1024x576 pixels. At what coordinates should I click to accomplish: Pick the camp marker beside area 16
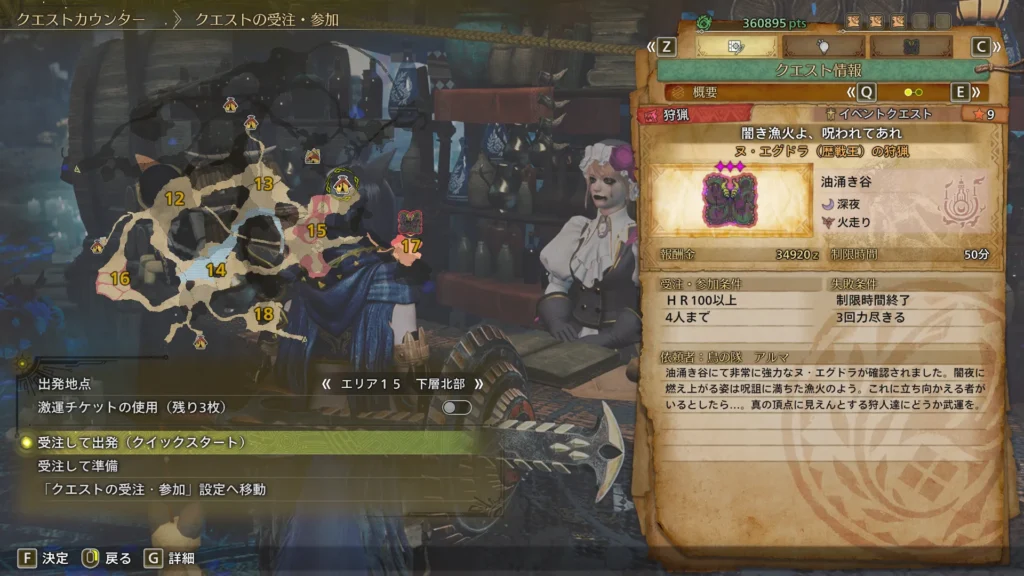(x=98, y=246)
